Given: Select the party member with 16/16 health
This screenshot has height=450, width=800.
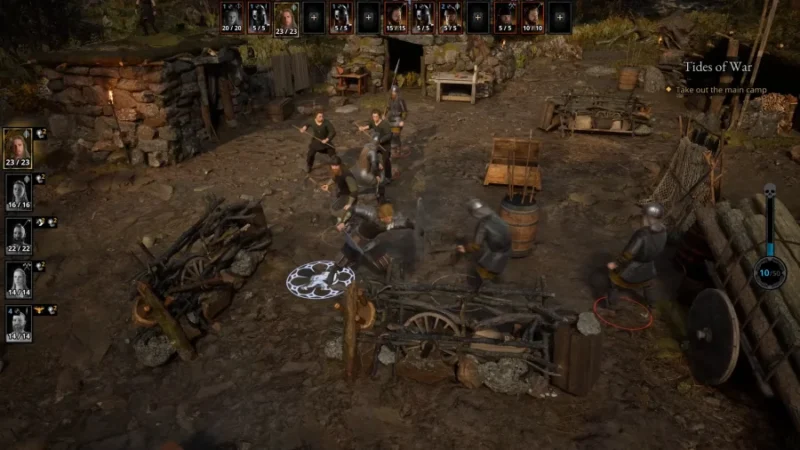Looking at the screenshot, I should (18, 189).
